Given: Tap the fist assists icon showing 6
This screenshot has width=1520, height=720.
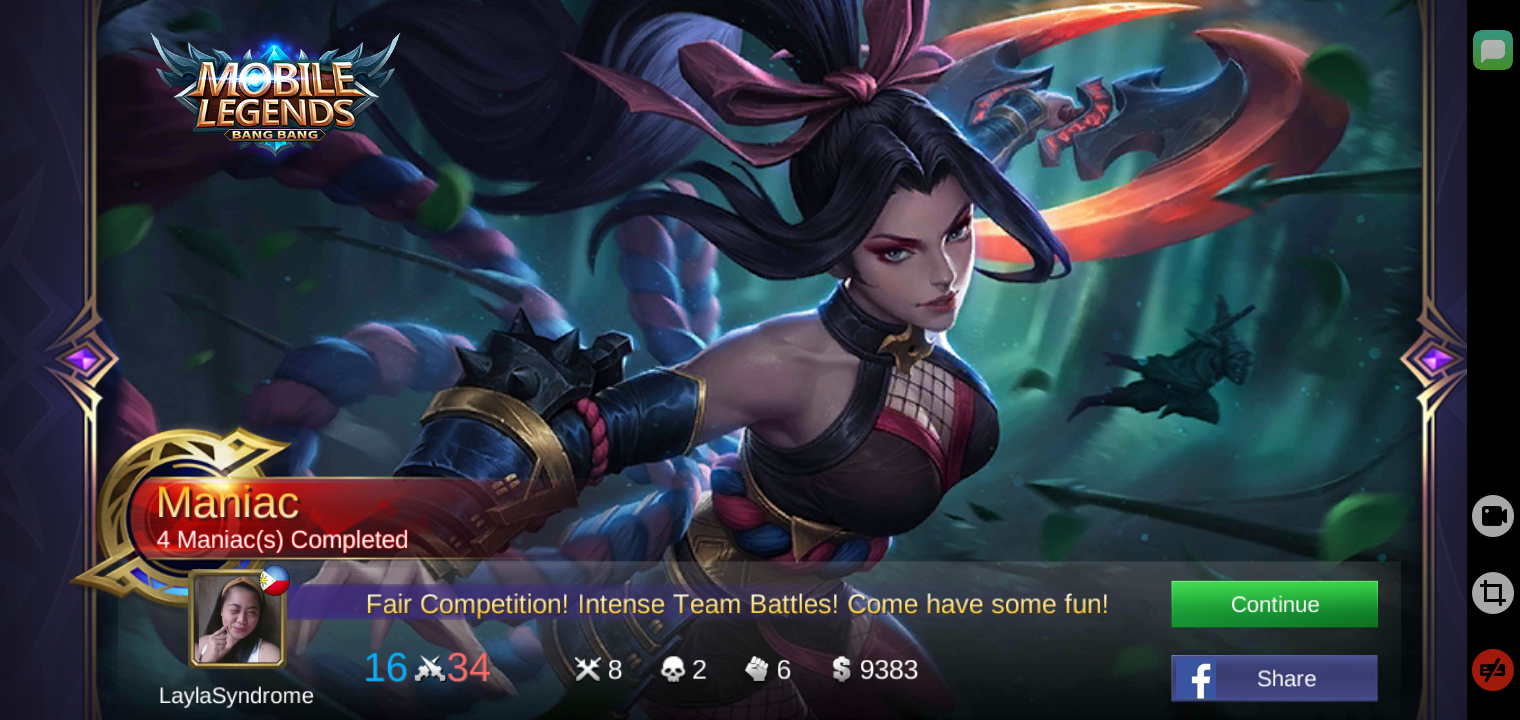Looking at the screenshot, I should (756, 670).
